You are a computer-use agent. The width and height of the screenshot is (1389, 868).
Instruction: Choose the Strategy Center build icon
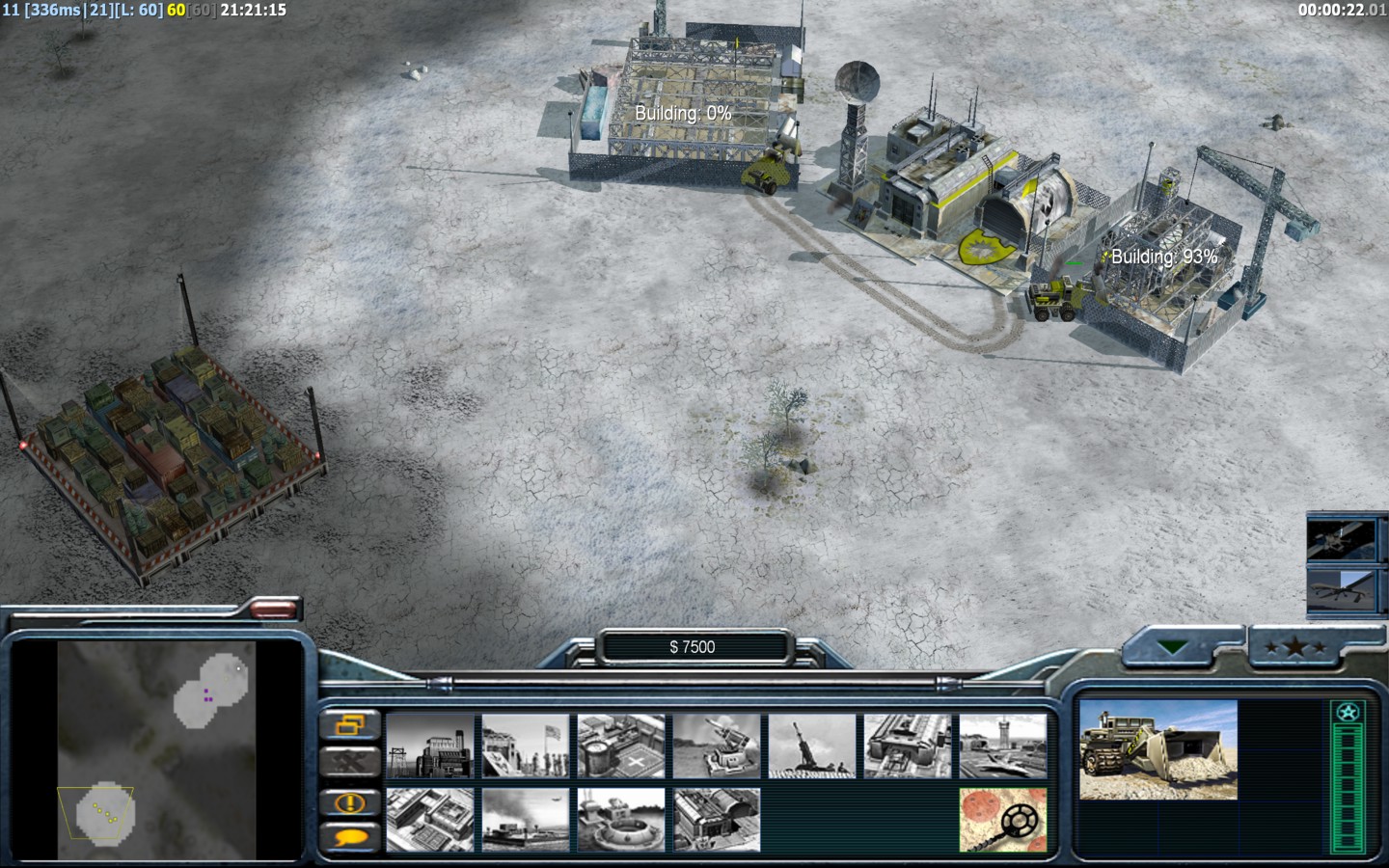(430, 820)
